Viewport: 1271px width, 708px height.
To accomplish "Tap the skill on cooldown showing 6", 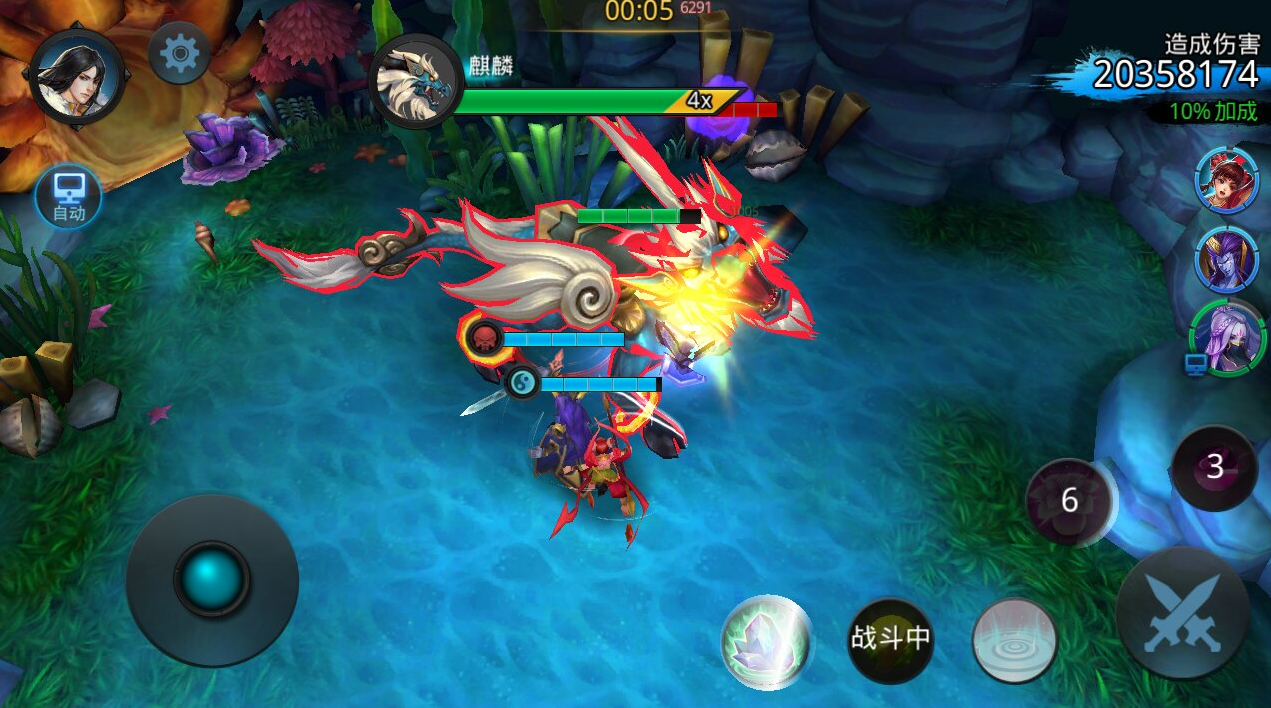I will [1069, 501].
